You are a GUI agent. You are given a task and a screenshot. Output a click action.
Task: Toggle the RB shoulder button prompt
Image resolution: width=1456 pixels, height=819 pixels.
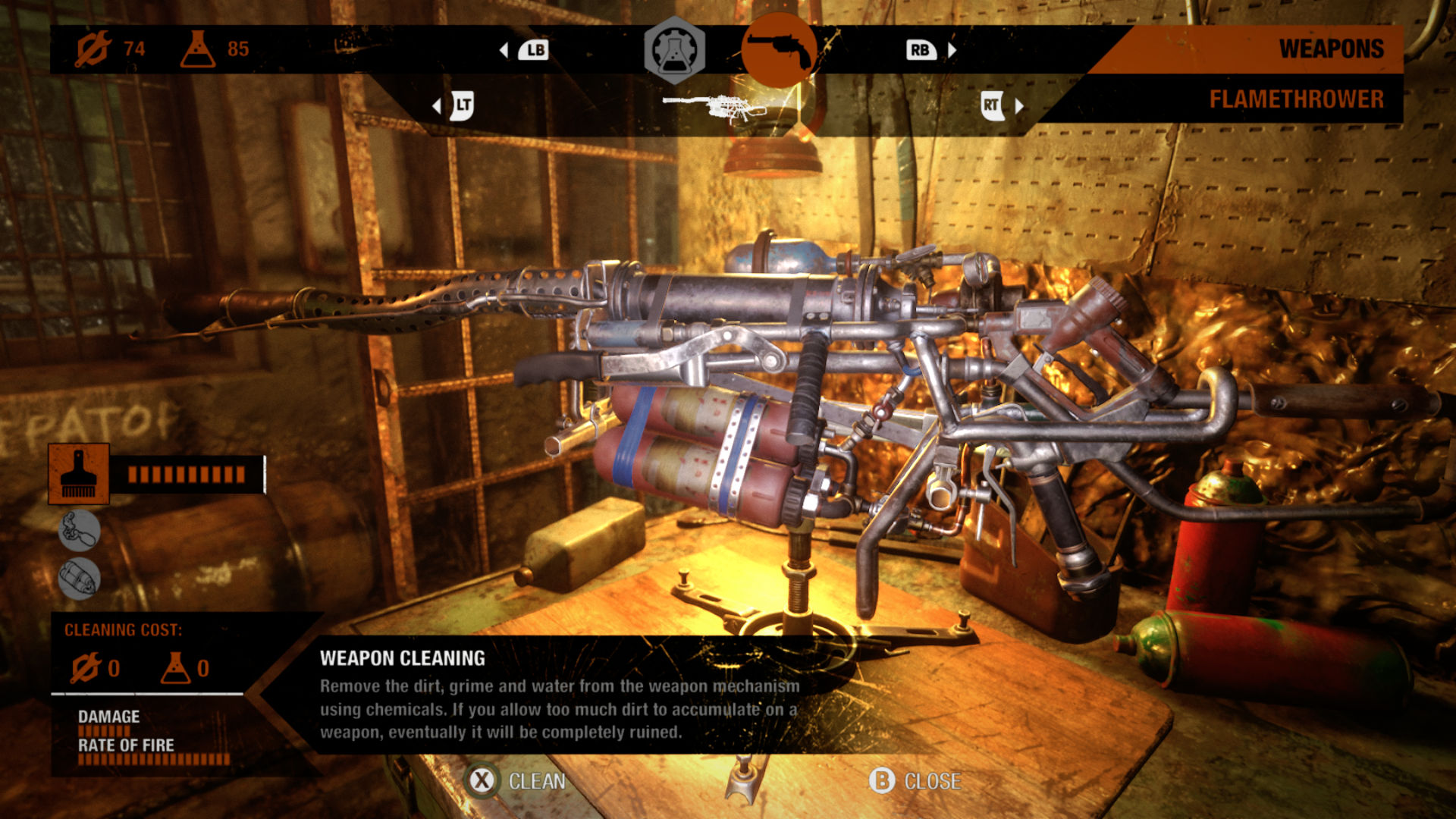click(920, 49)
